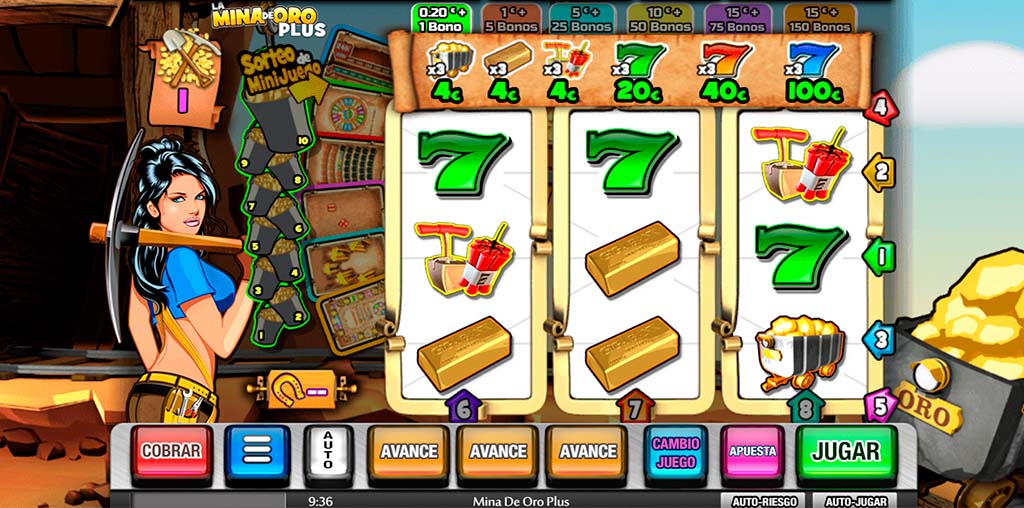Switch to the 5€ + 25 Bonos tab
1024x508 pixels.
pyautogui.click(x=586, y=19)
